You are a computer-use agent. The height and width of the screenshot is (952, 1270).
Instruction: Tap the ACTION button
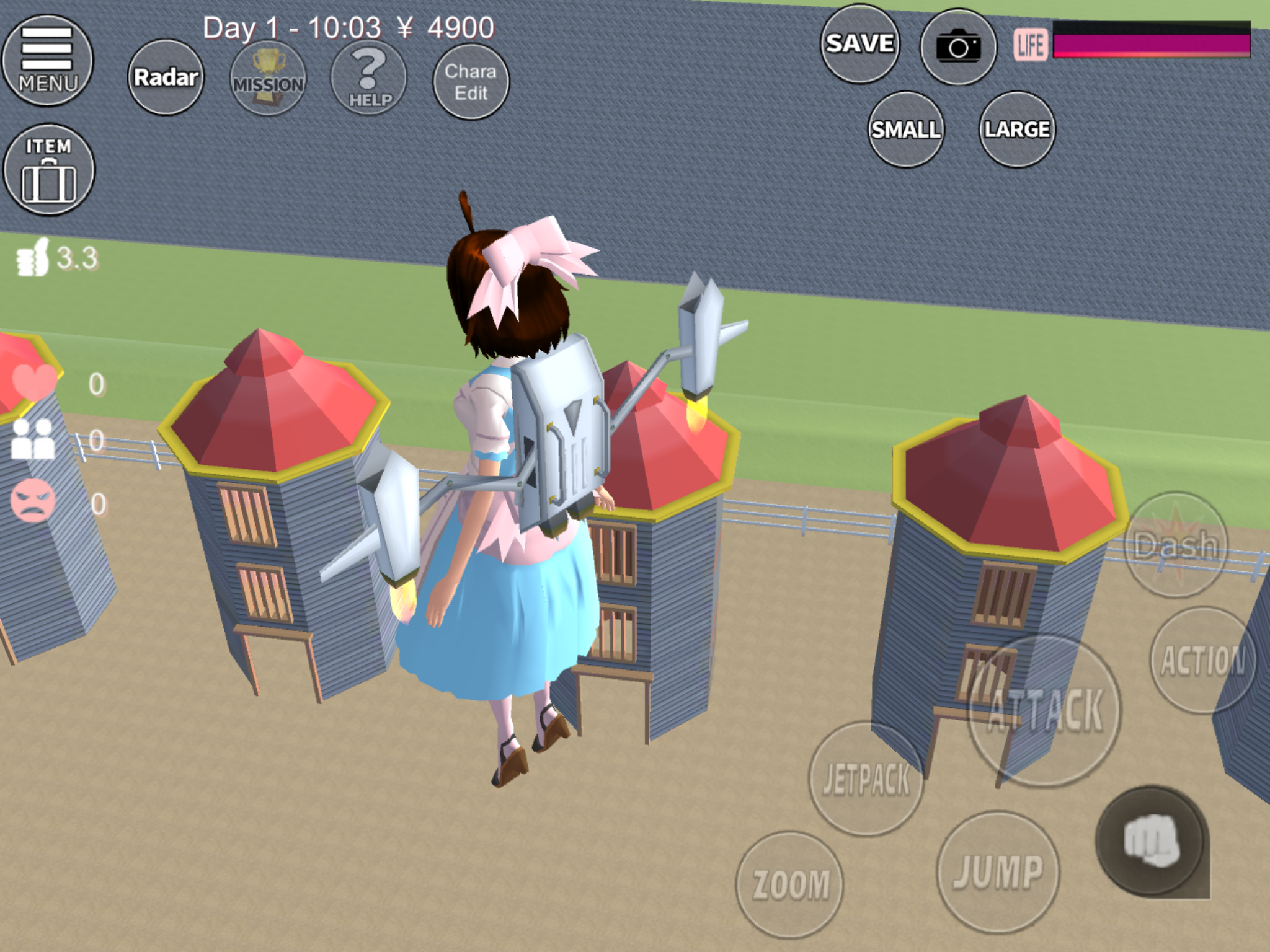[1202, 660]
